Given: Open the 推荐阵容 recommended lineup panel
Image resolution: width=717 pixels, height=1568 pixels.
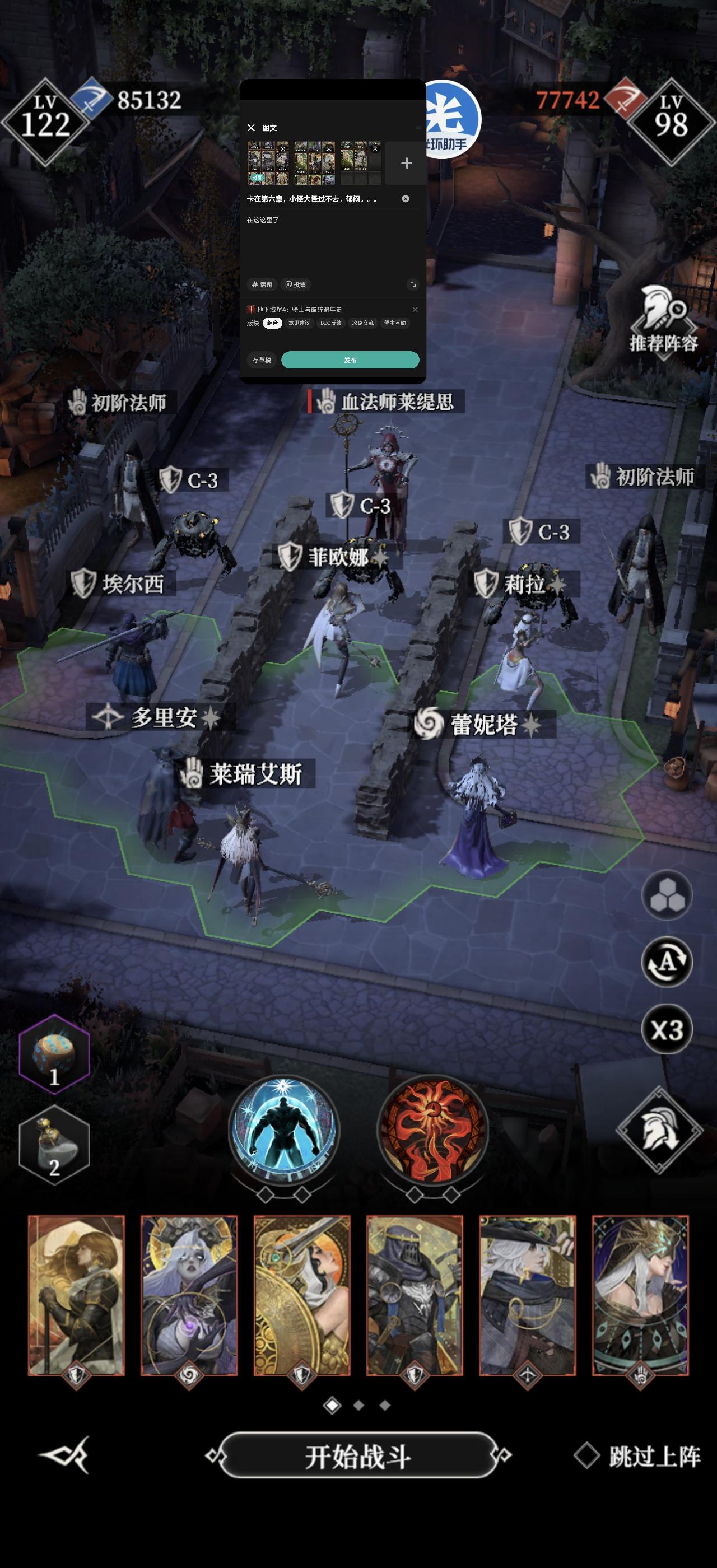Looking at the screenshot, I should pos(665,323).
